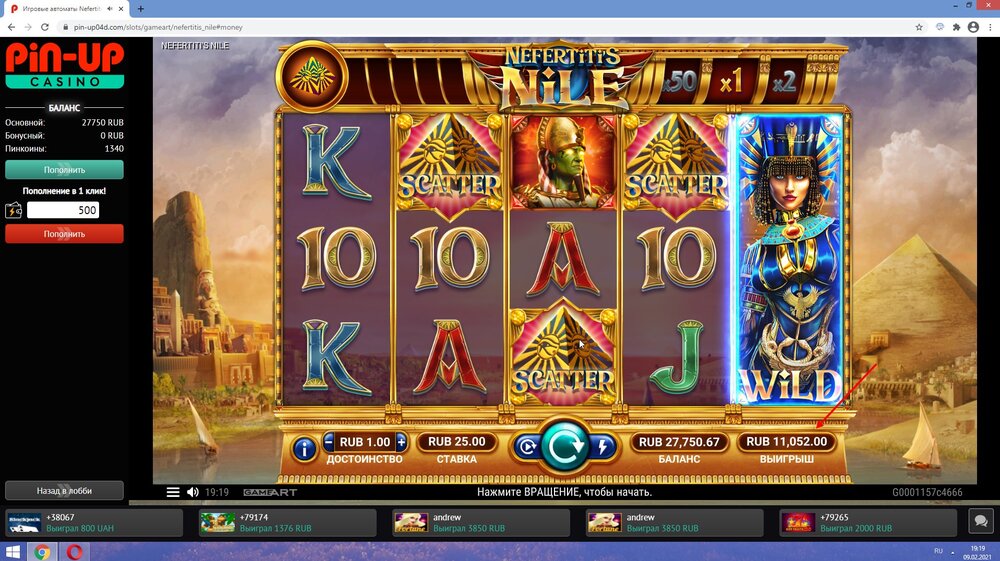Click the red one-click Пополнить button

pyautogui.click(x=64, y=233)
